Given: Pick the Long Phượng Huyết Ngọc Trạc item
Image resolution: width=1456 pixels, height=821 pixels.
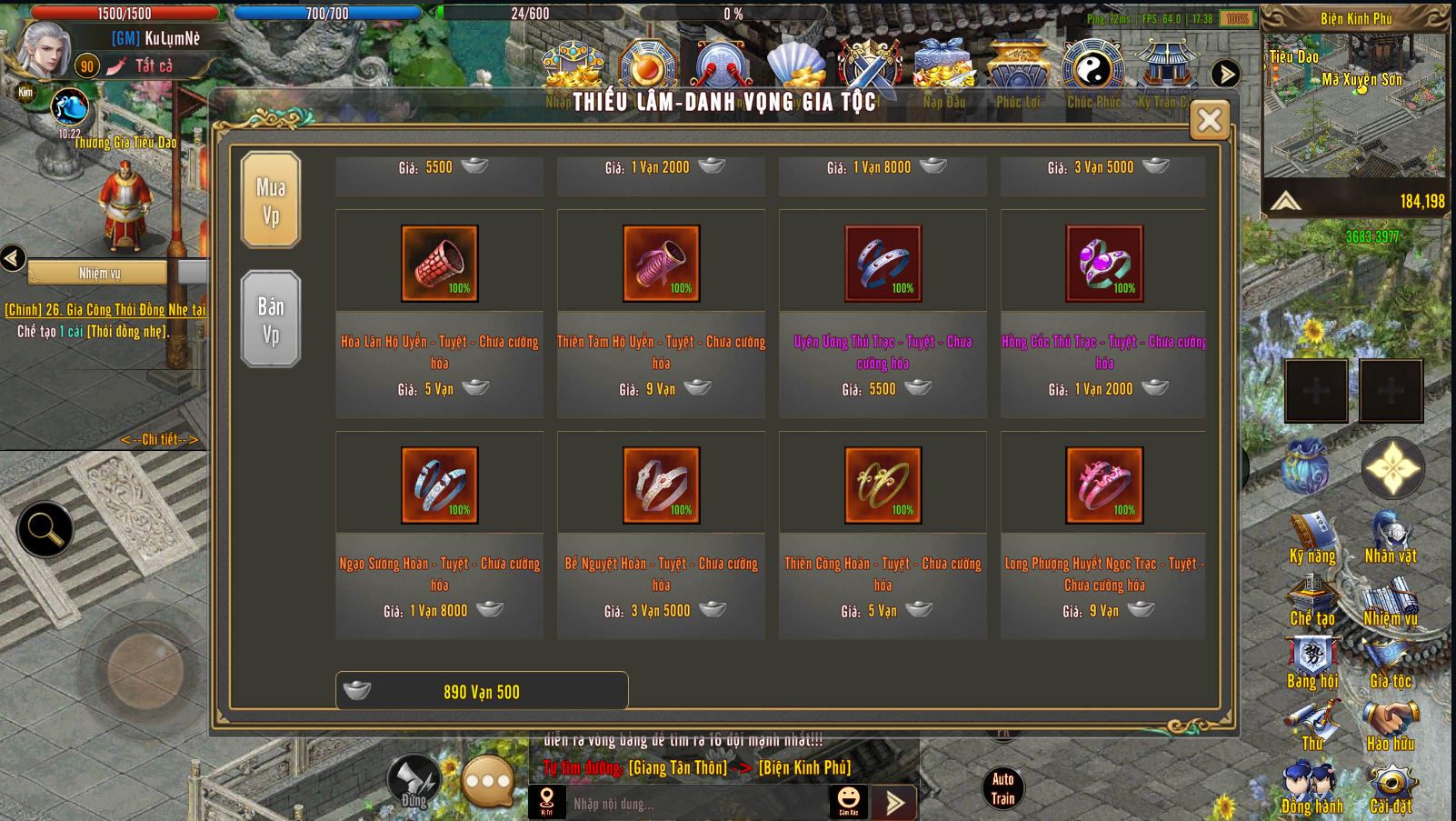Looking at the screenshot, I should point(1104,486).
